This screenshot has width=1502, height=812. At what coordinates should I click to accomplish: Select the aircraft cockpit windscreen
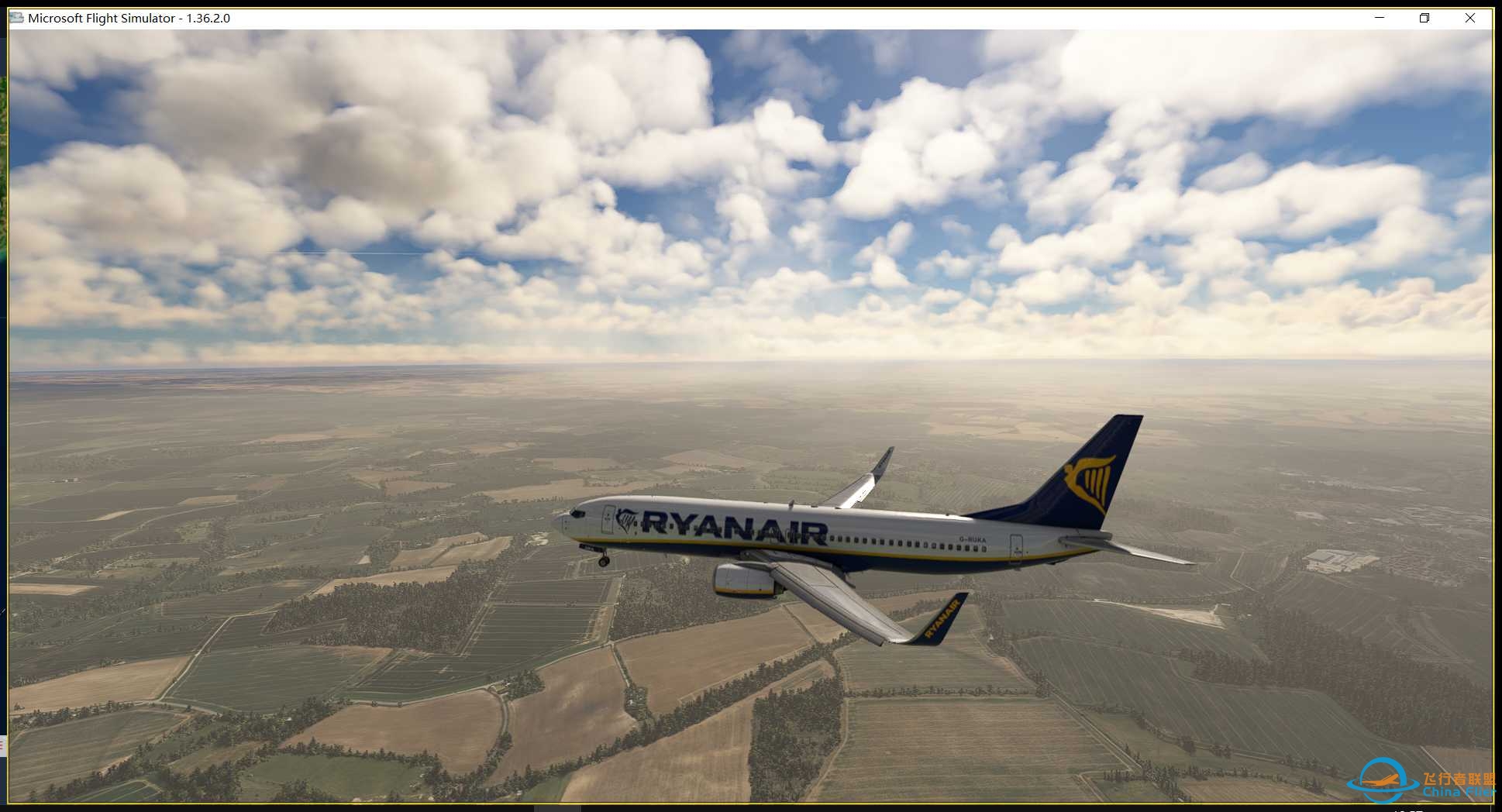click(580, 513)
